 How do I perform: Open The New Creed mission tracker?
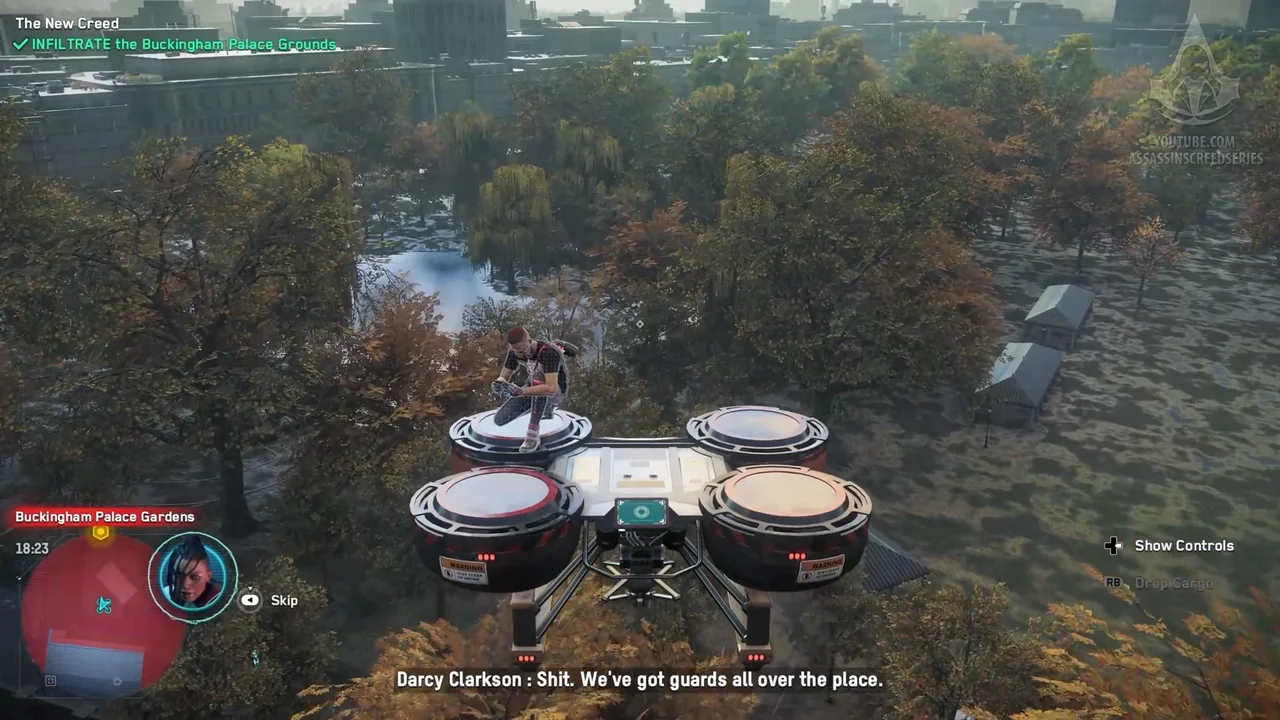tap(67, 23)
